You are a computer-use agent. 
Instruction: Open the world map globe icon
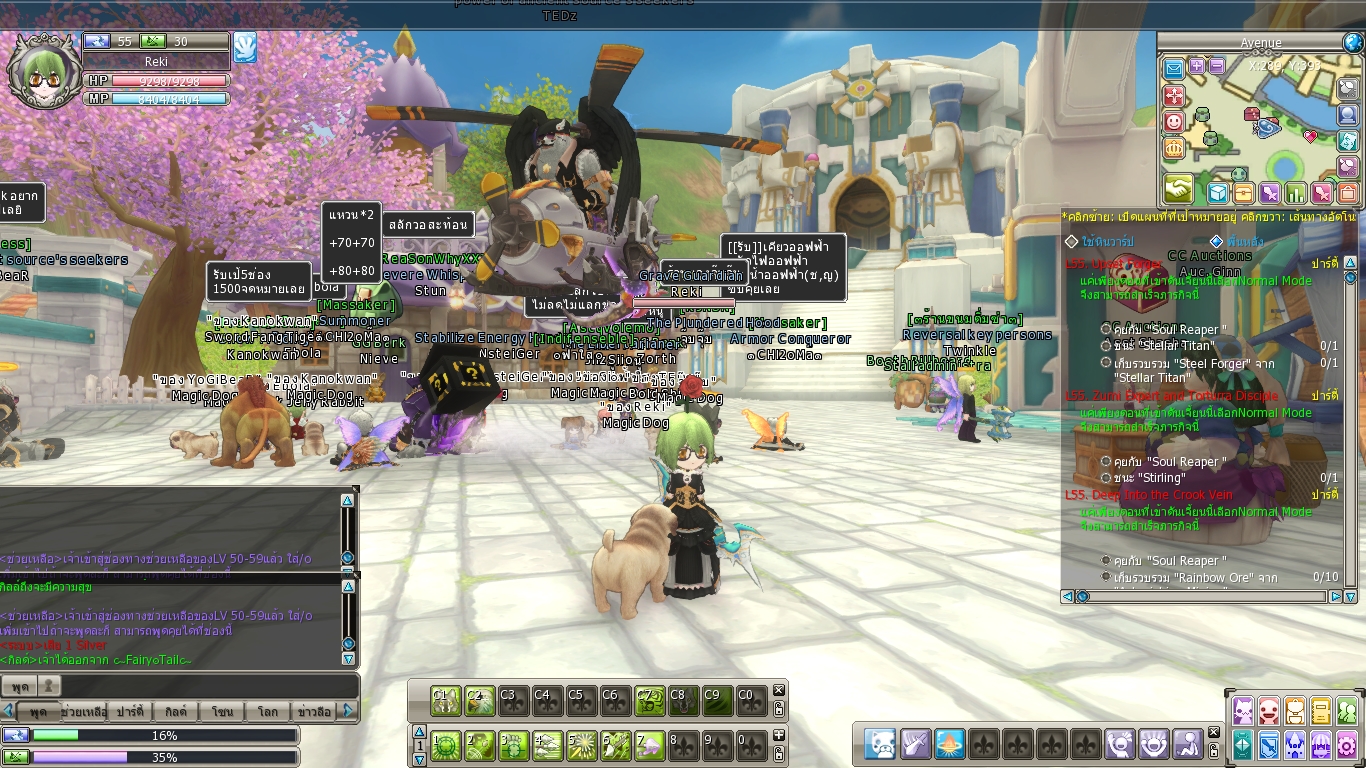pos(1353,43)
